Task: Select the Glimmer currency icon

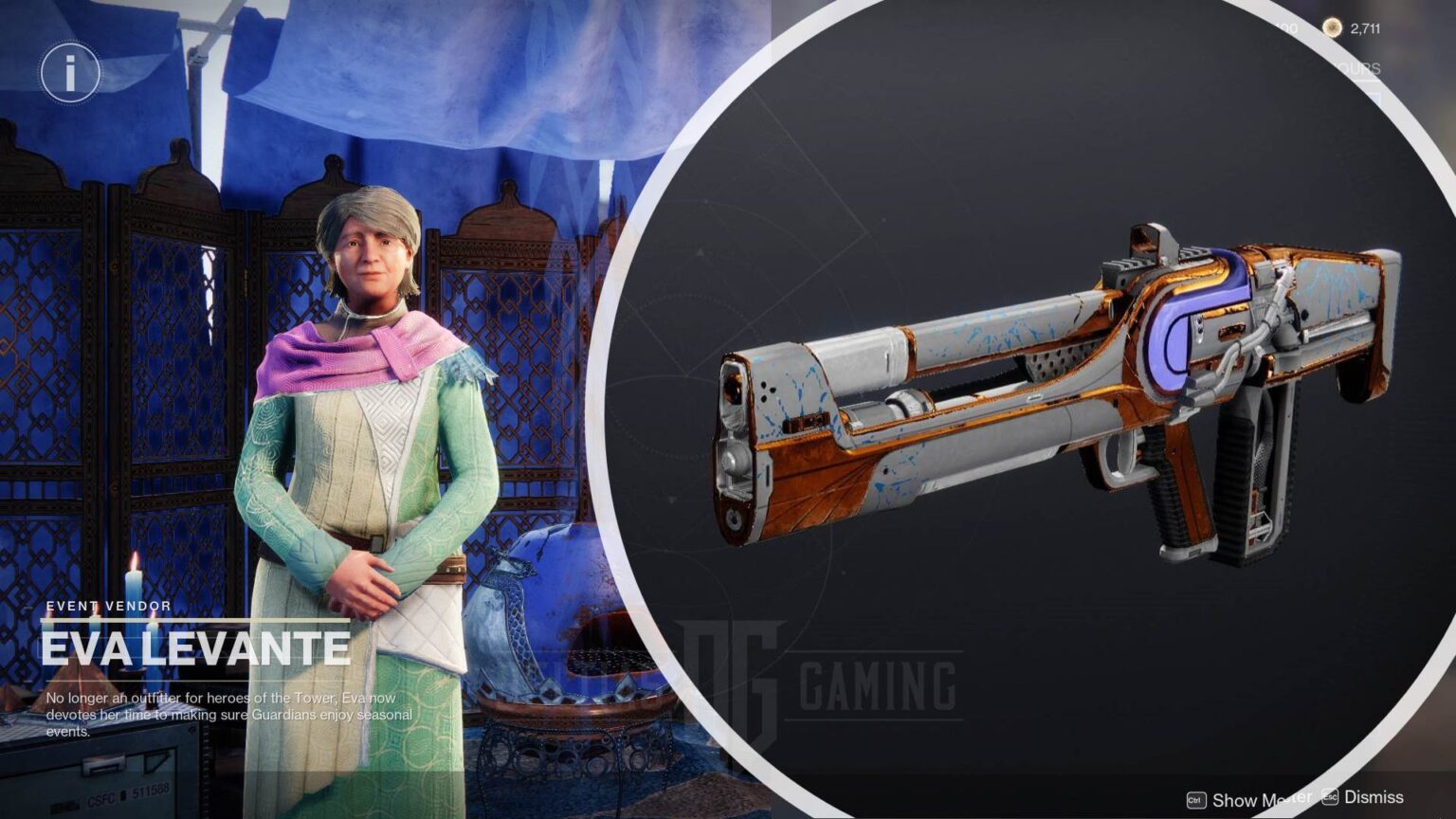Action: click(1333, 28)
